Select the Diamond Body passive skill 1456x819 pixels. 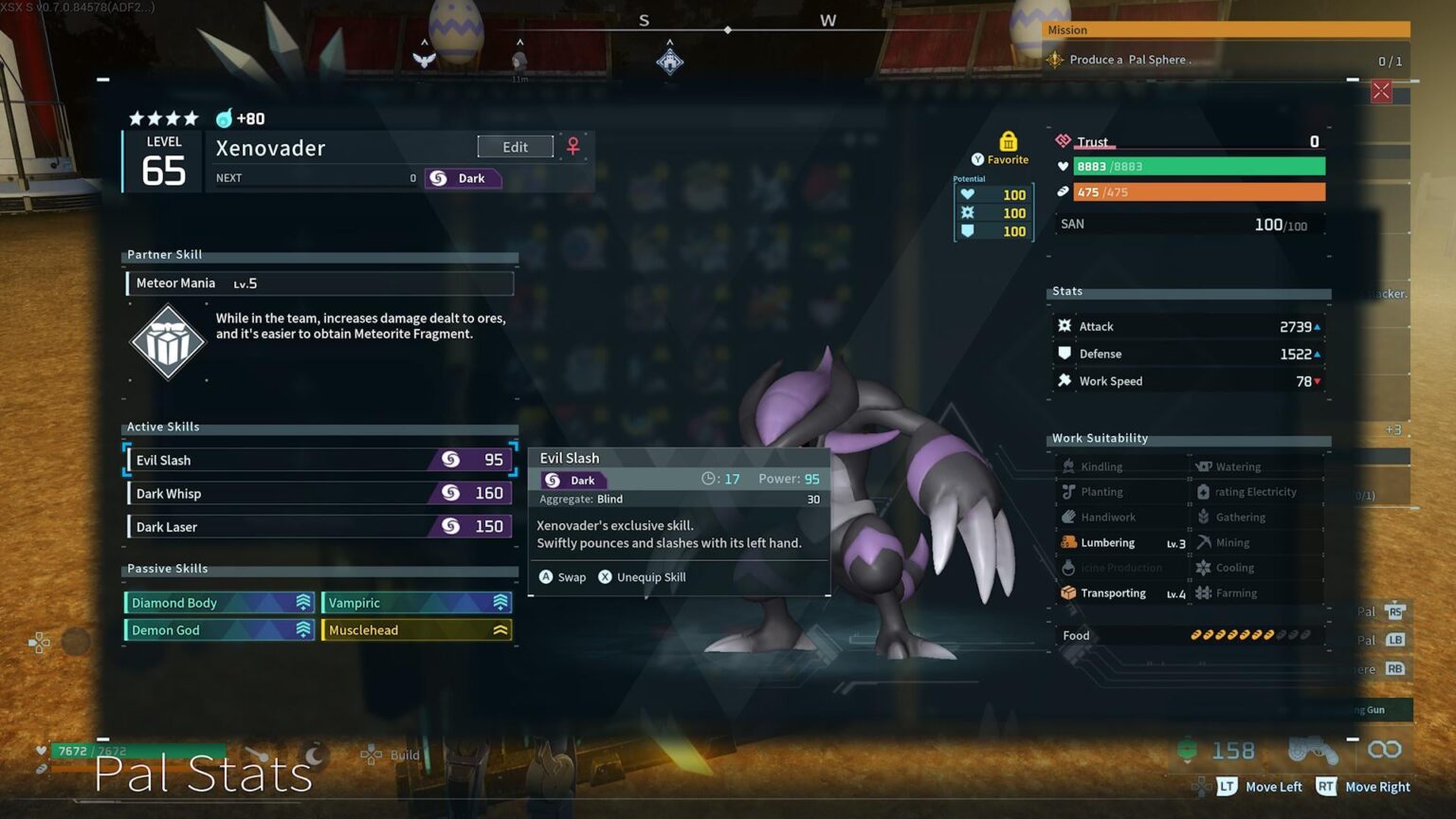(220, 603)
